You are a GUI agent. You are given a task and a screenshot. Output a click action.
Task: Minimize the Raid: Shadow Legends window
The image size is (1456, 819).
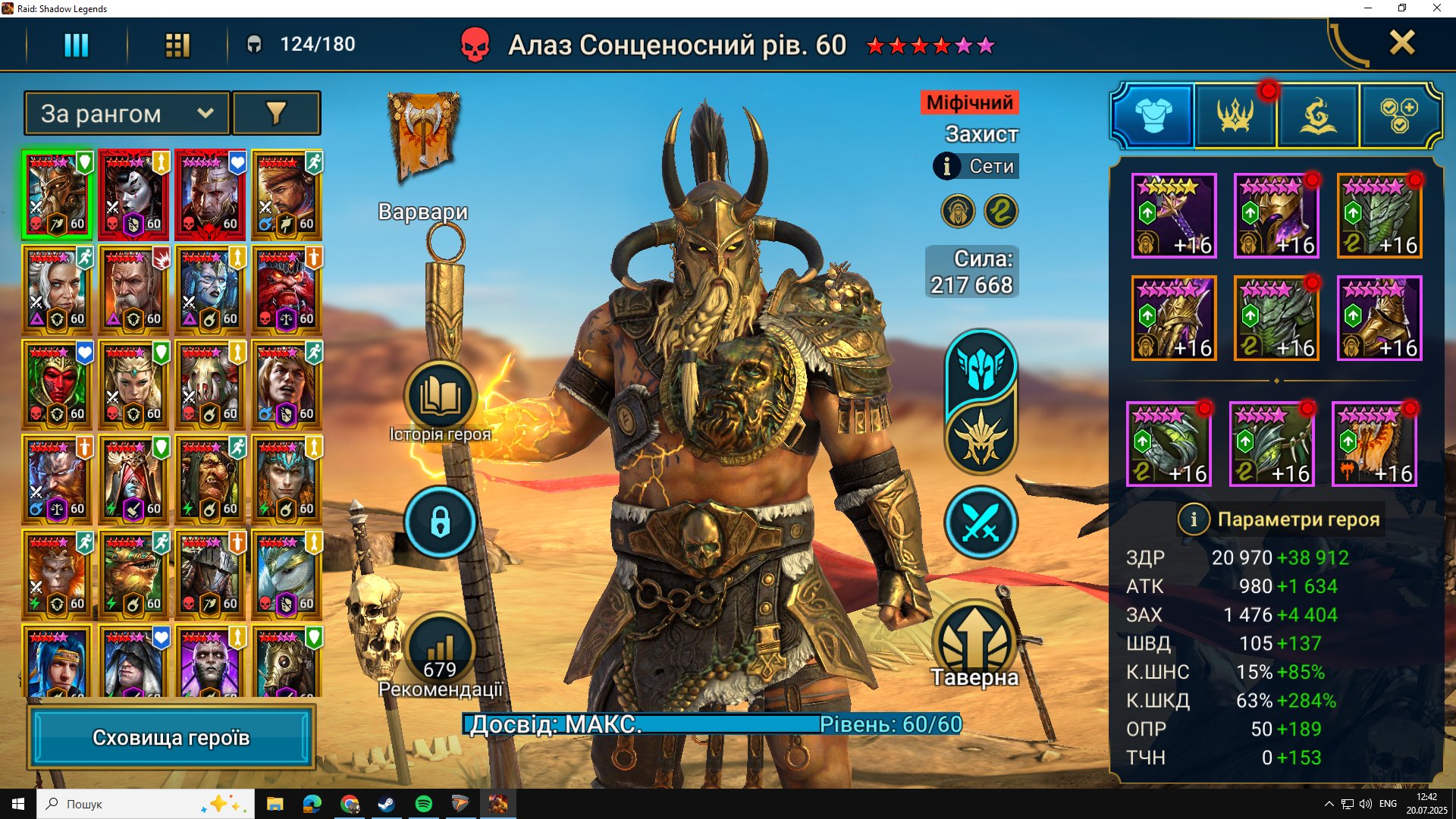tap(1368, 8)
